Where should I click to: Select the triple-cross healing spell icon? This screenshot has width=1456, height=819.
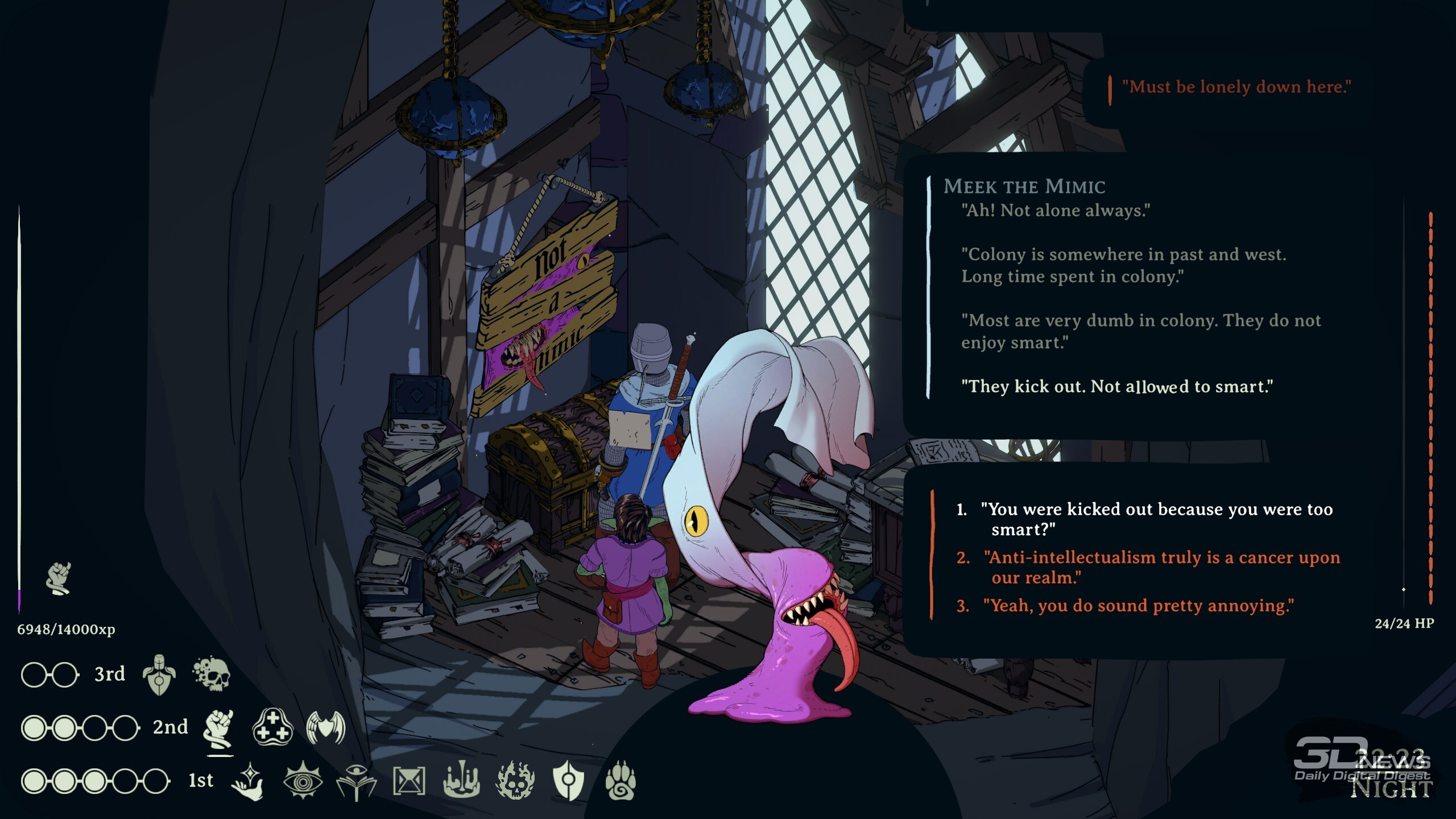(272, 727)
